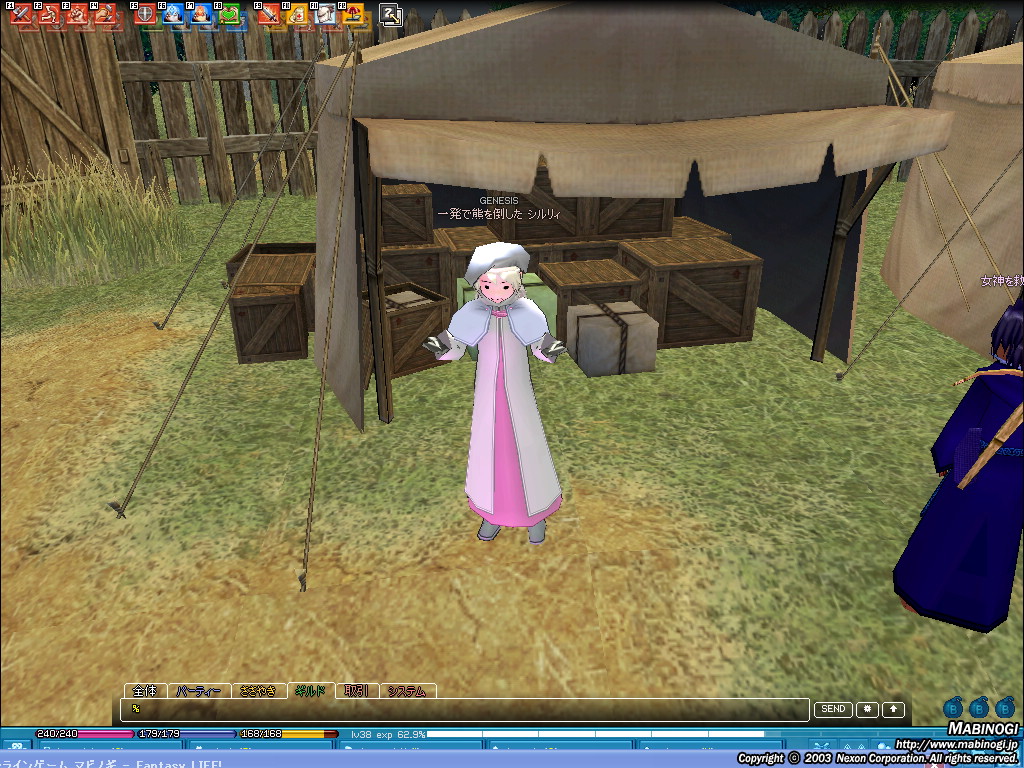Select the green heart skill on F8
This screenshot has width=1024, height=768.
tap(230, 15)
